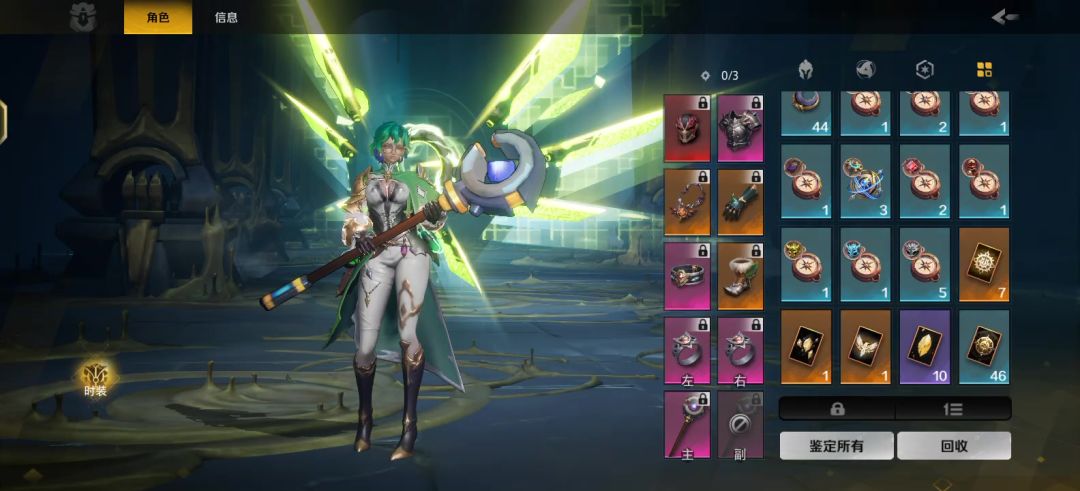The height and width of the screenshot is (491, 1080).
Task: Select the equipped belt slot
Action: [x=687, y=276]
